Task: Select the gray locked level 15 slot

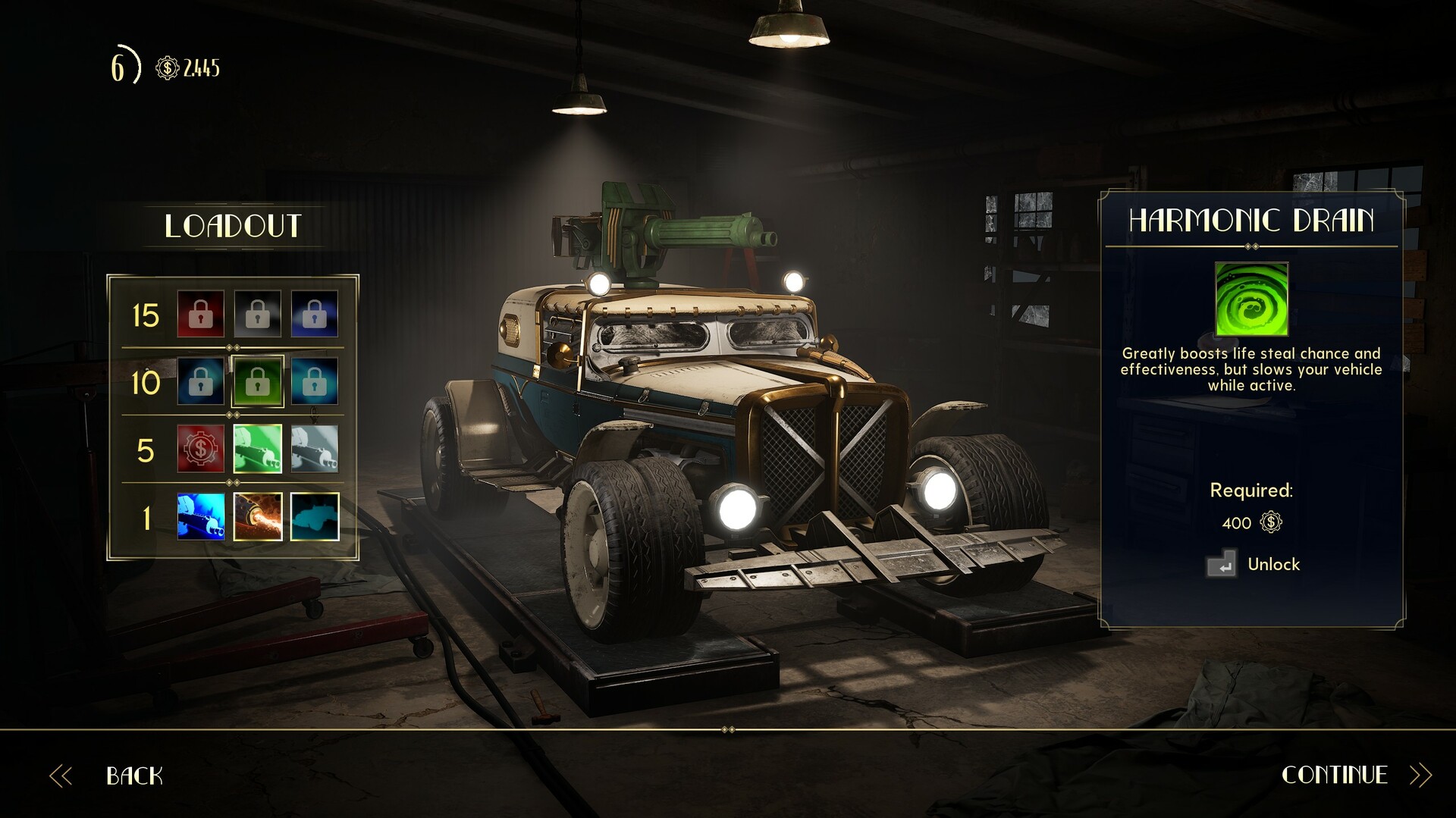Action: [258, 314]
